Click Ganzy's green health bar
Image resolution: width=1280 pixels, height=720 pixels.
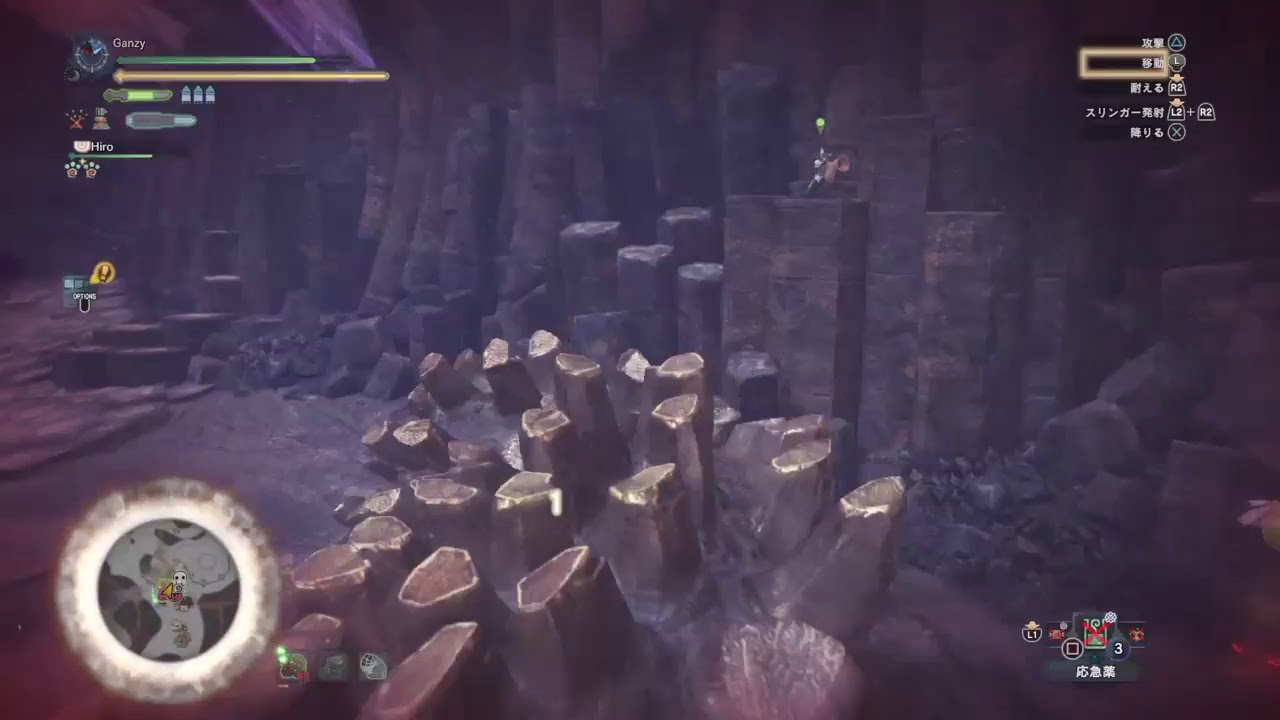click(x=220, y=60)
